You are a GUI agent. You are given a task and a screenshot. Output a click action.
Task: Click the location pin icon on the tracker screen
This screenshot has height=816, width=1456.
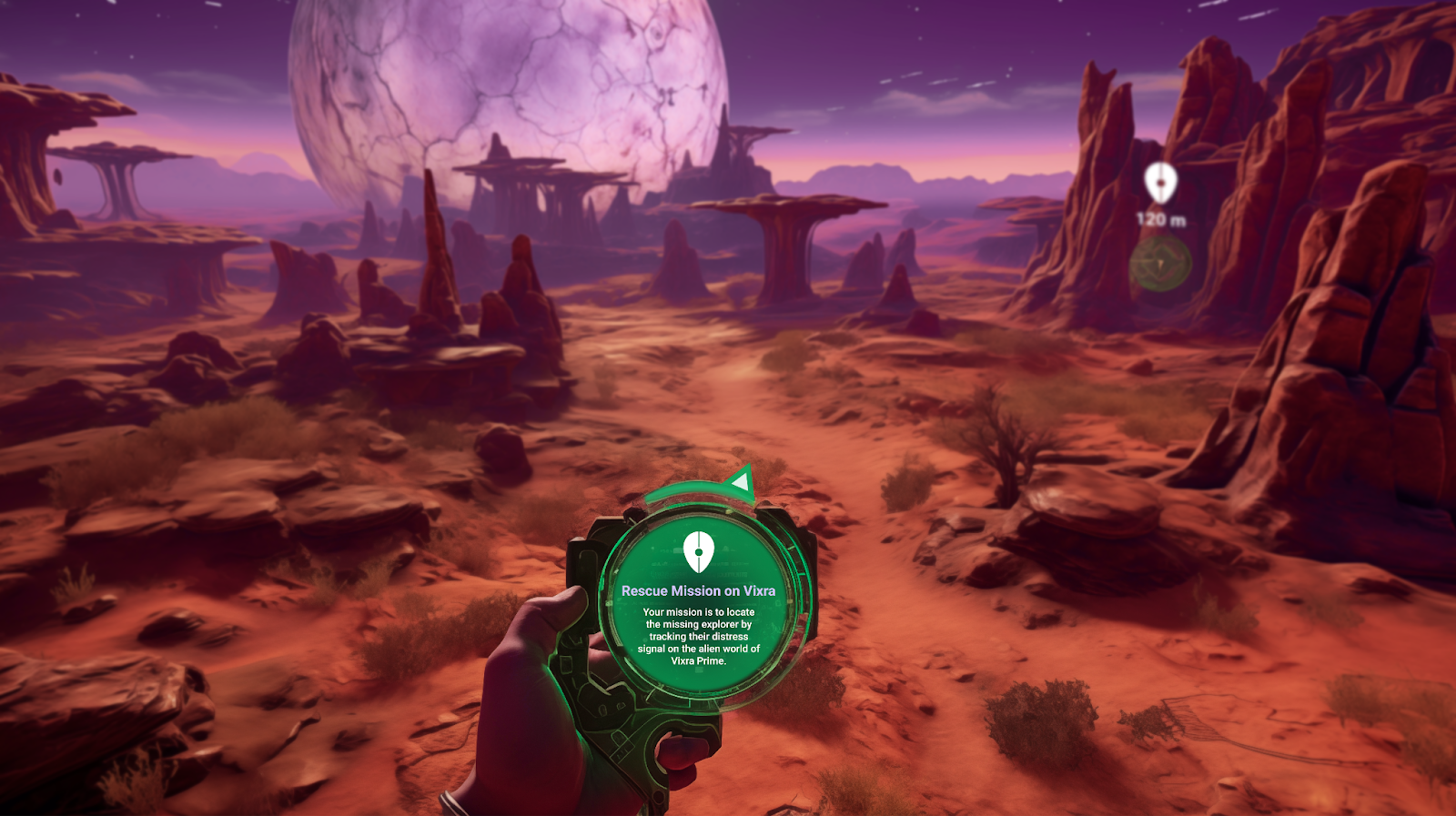pyautogui.click(x=700, y=550)
